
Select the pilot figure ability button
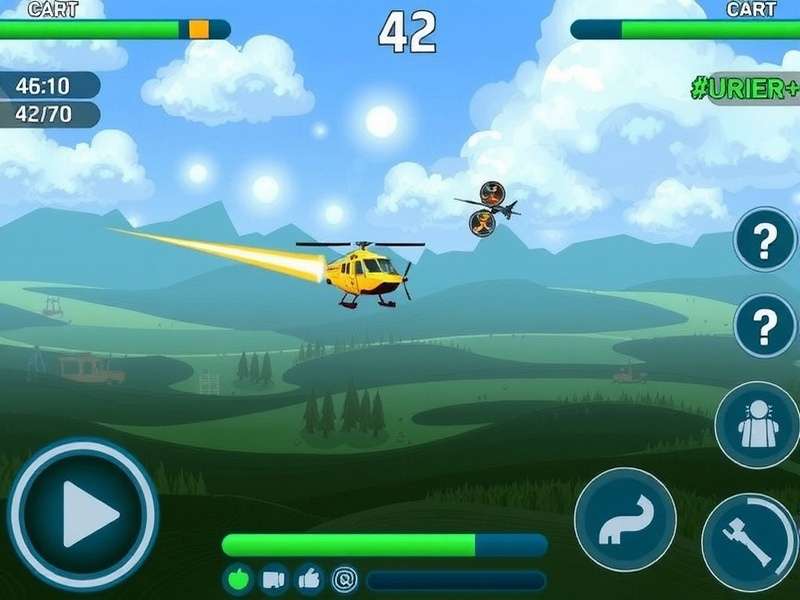(x=757, y=425)
